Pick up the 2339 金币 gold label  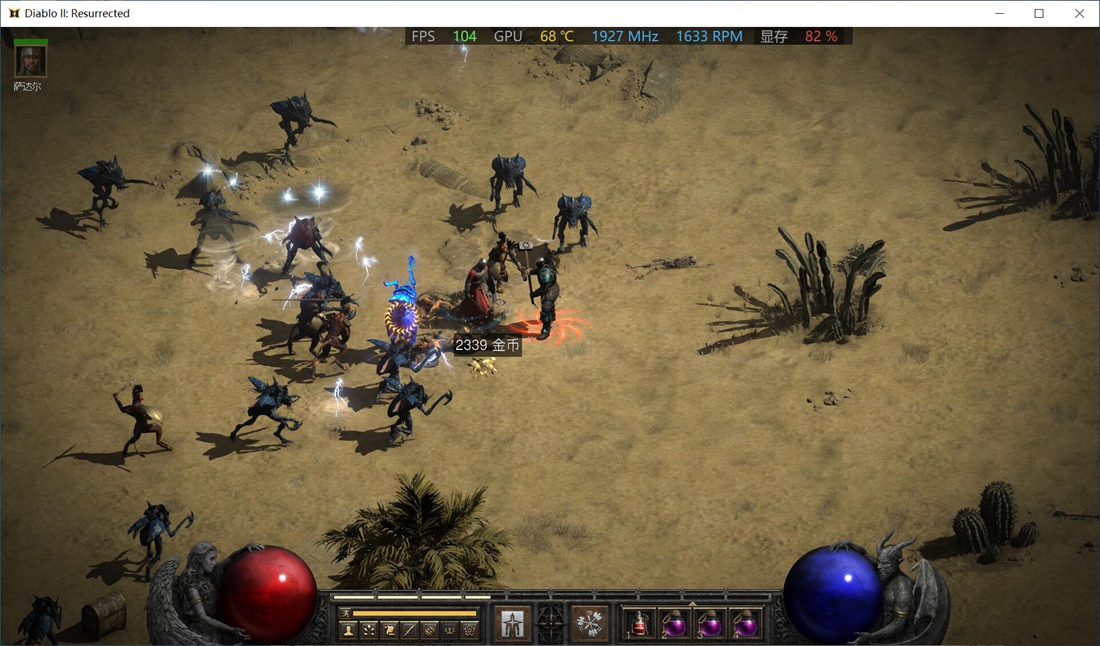pyautogui.click(x=487, y=345)
